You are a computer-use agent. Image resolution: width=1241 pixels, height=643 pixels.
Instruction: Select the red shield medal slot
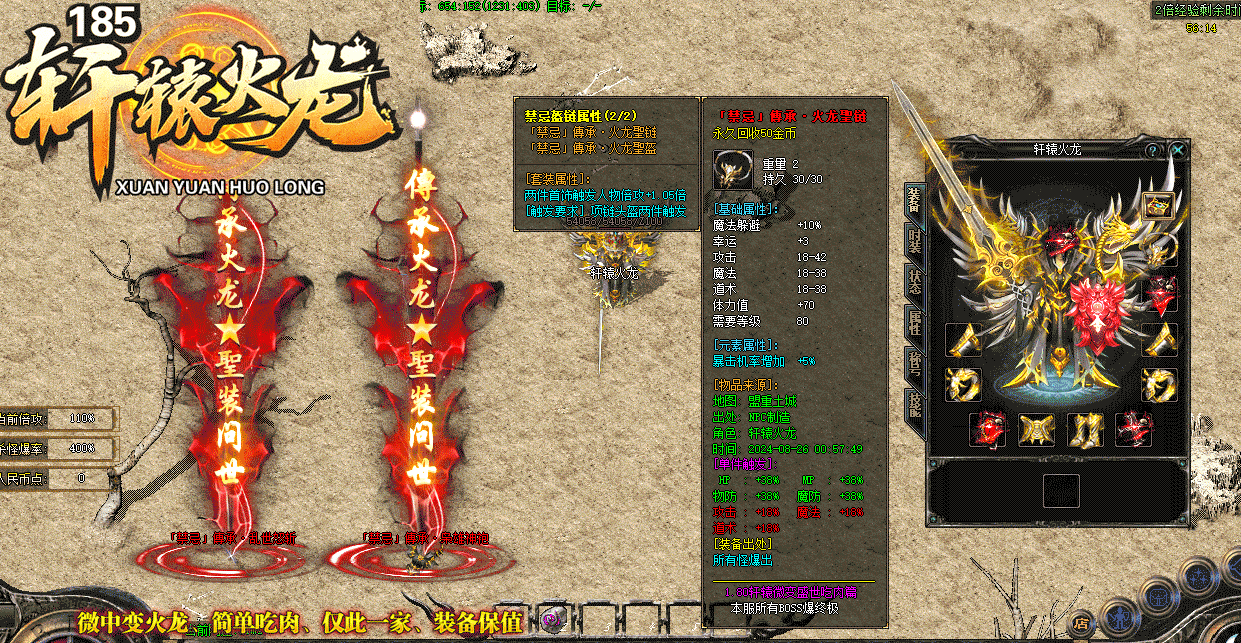tap(1160, 294)
